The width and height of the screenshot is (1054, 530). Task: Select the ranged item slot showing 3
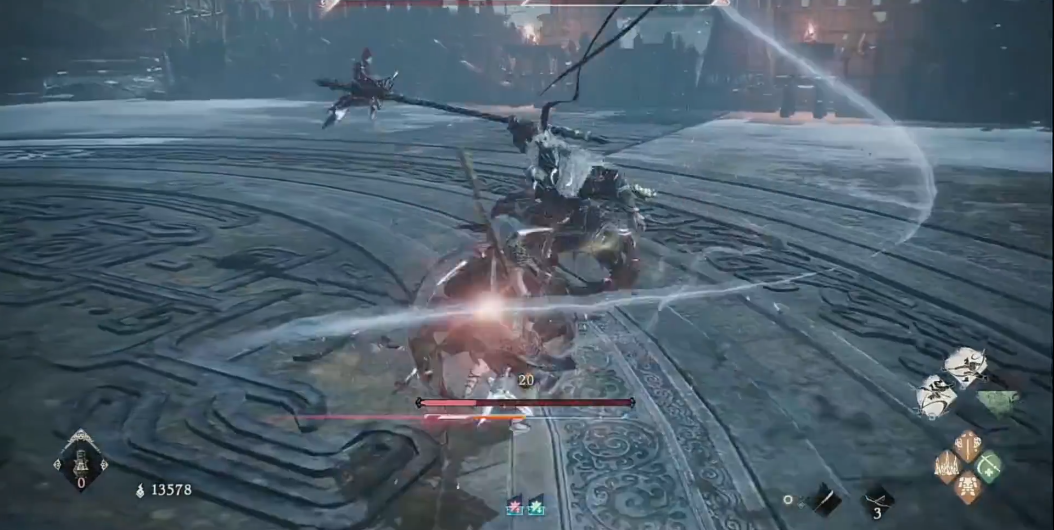click(878, 500)
